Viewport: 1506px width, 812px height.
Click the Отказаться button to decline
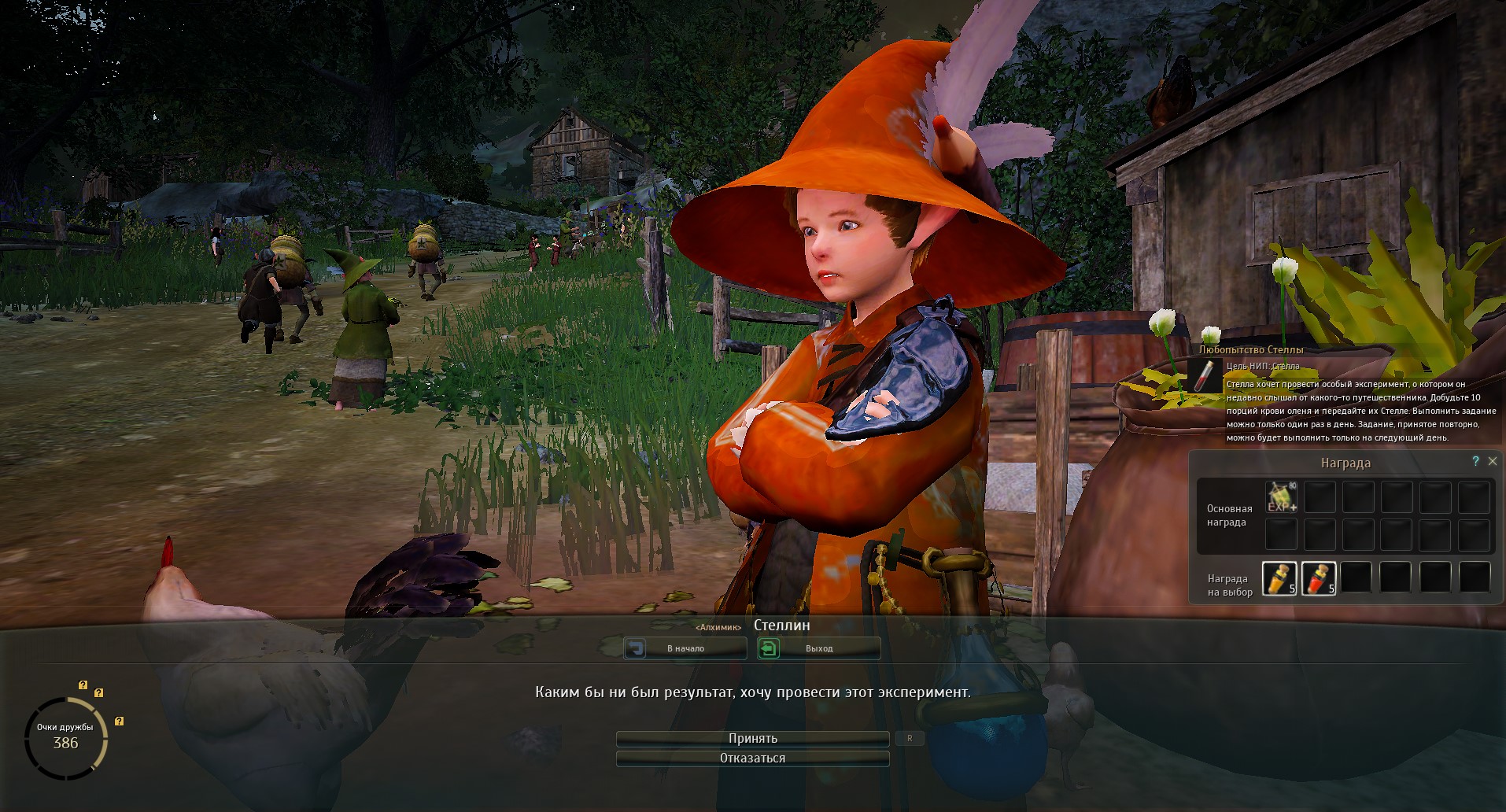click(751, 758)
